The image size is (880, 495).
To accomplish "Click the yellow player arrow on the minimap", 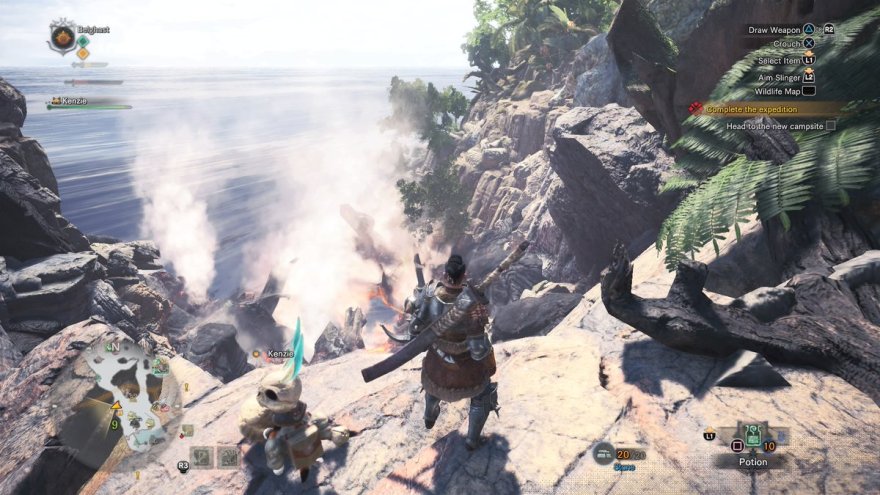I will tap(117, 405).
